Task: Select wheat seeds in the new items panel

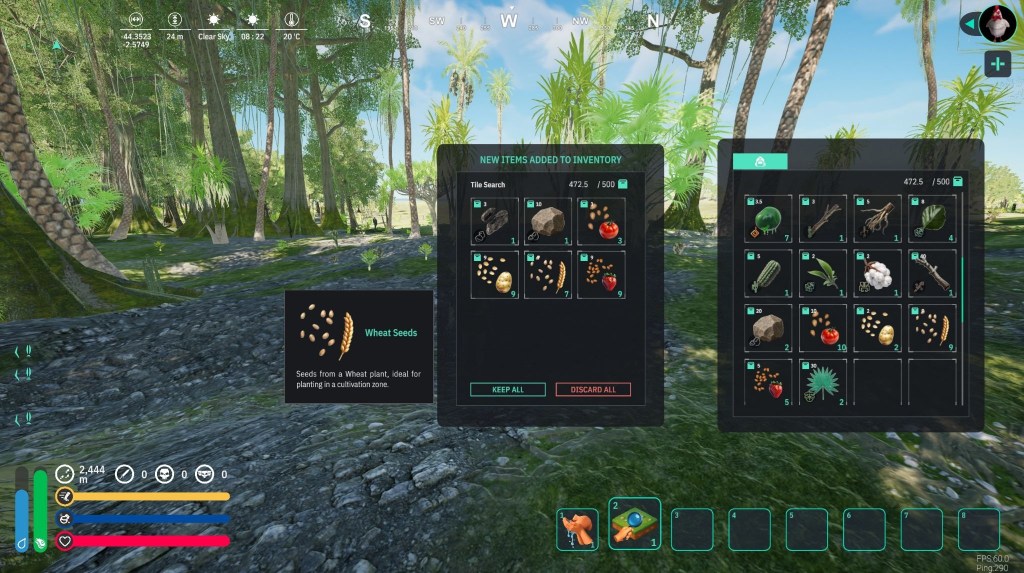Action: click(x=548, y=274)
